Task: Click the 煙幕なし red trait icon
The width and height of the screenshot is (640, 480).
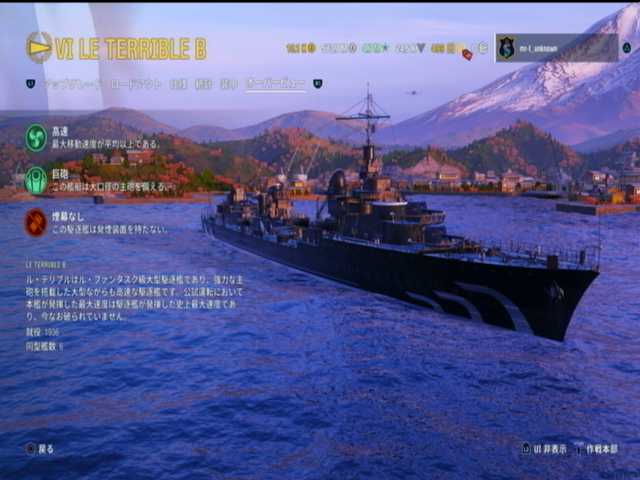Action: tap(36, 222)
